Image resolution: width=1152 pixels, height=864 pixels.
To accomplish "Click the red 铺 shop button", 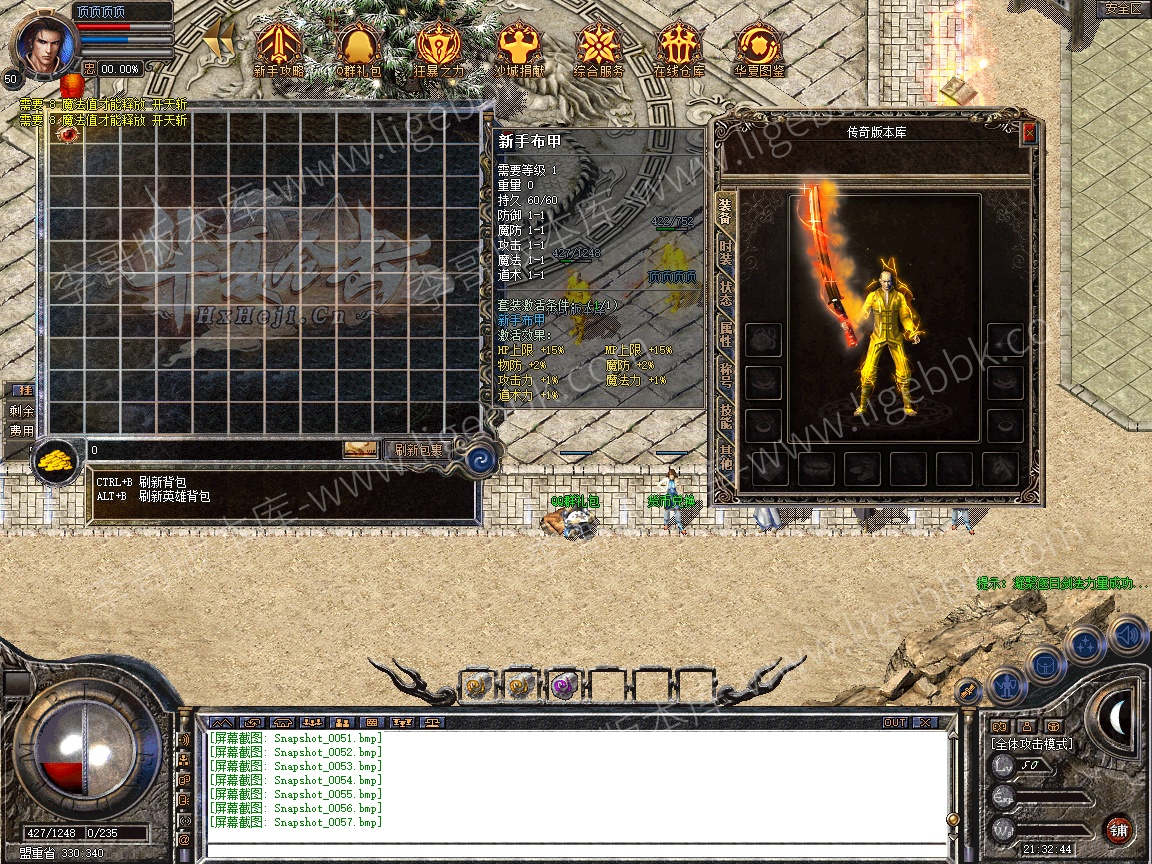I will tap(1118, 829).
